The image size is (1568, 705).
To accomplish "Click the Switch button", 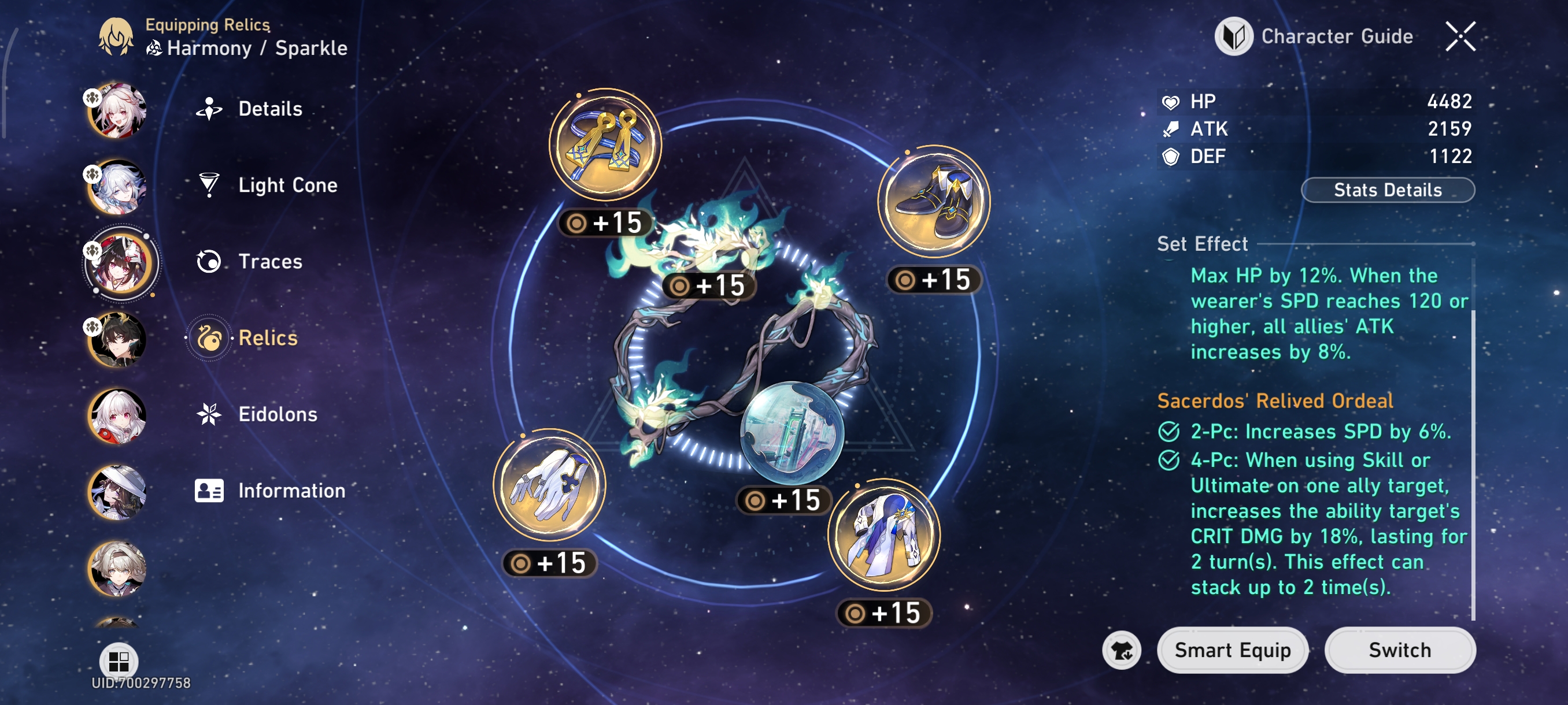I will pos(1399,650).
